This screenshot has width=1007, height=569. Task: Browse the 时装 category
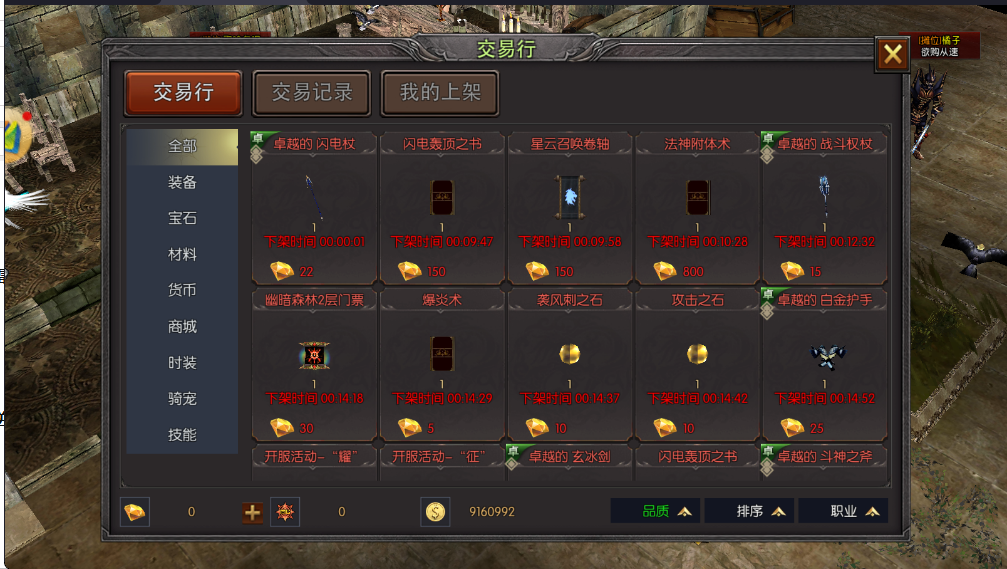182,362
